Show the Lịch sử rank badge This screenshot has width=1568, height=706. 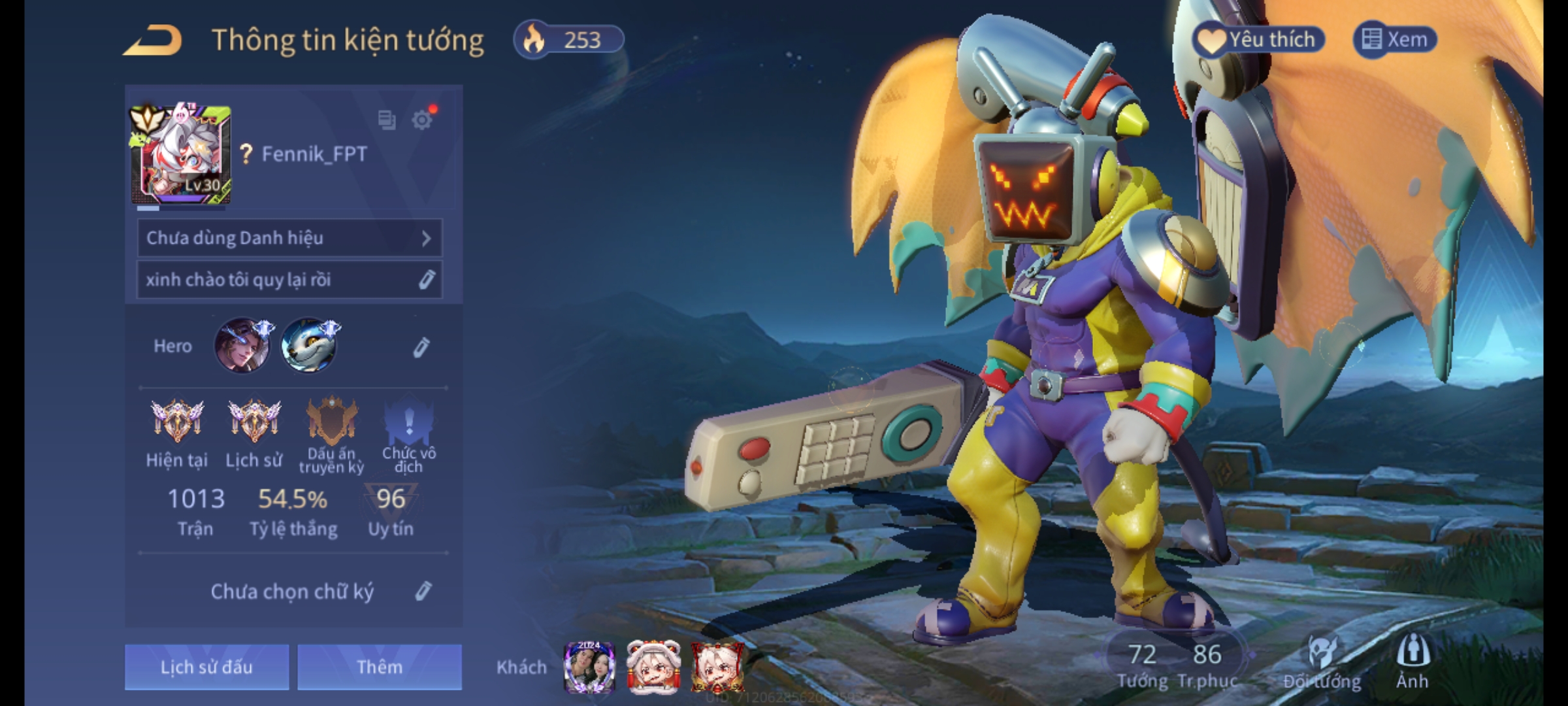(x=254, y=422)
